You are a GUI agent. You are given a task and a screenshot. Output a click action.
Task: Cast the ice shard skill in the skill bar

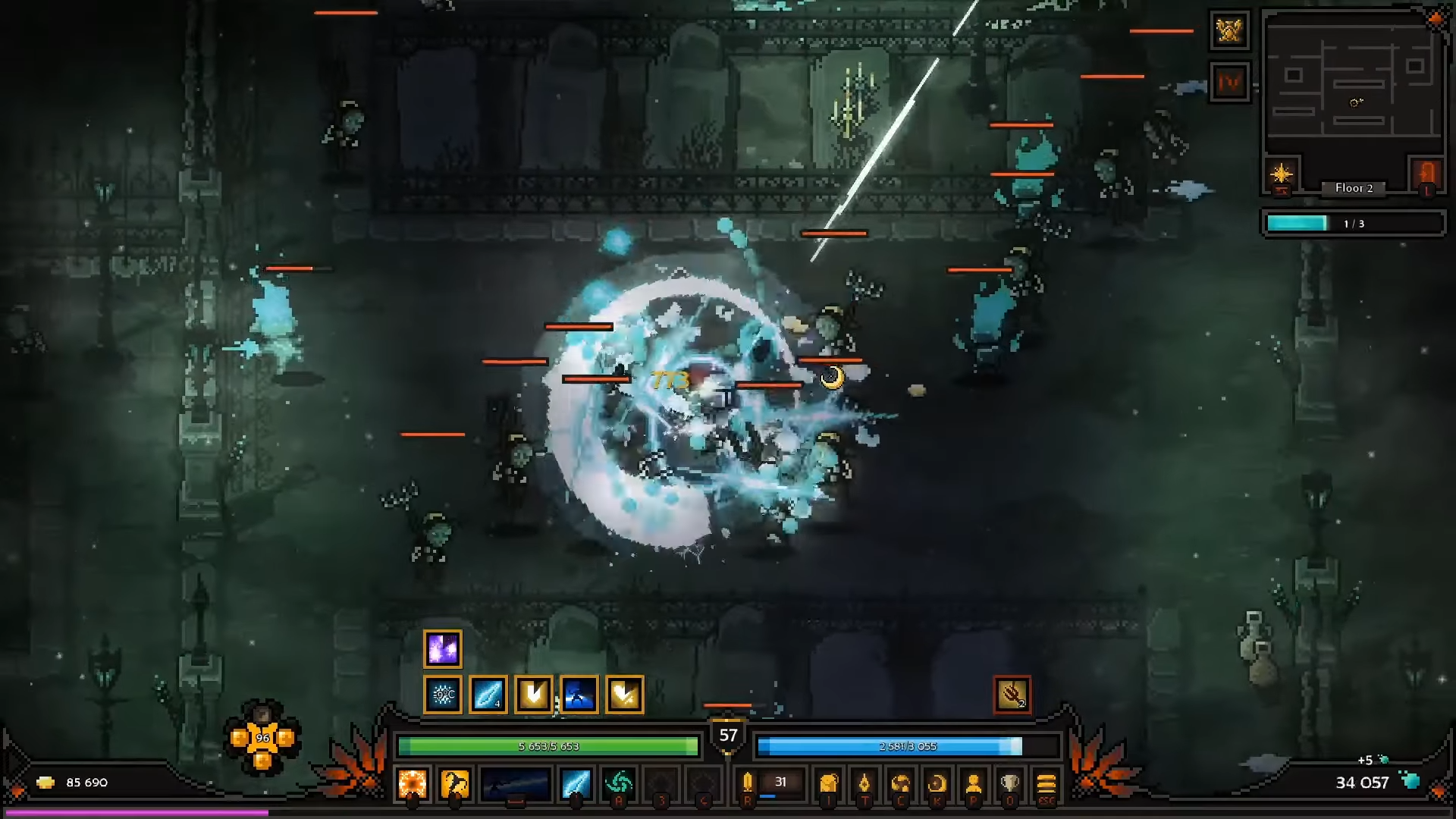[576, 784]
